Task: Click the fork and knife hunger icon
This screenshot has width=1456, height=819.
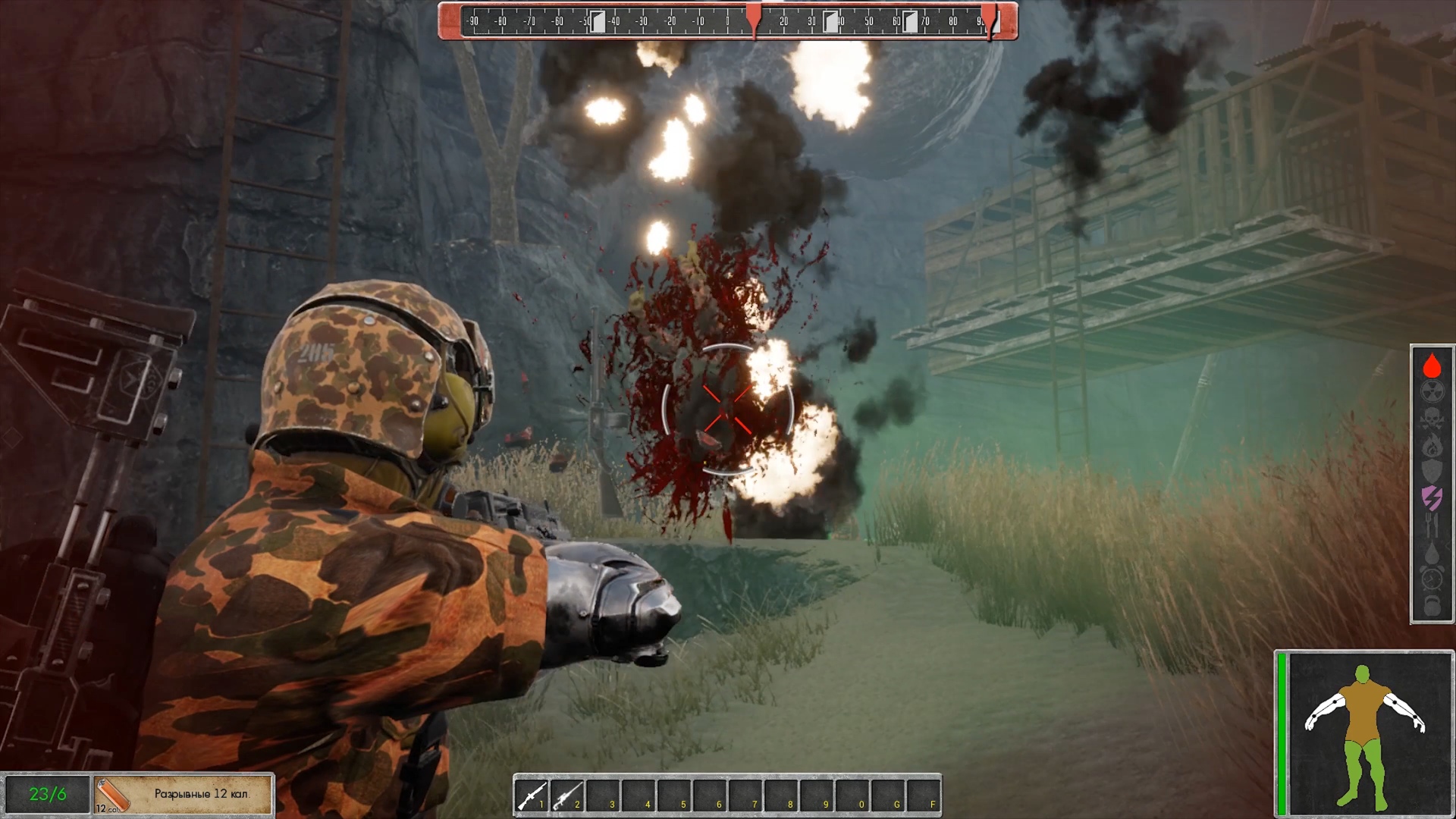Action: click(1431, 525)
